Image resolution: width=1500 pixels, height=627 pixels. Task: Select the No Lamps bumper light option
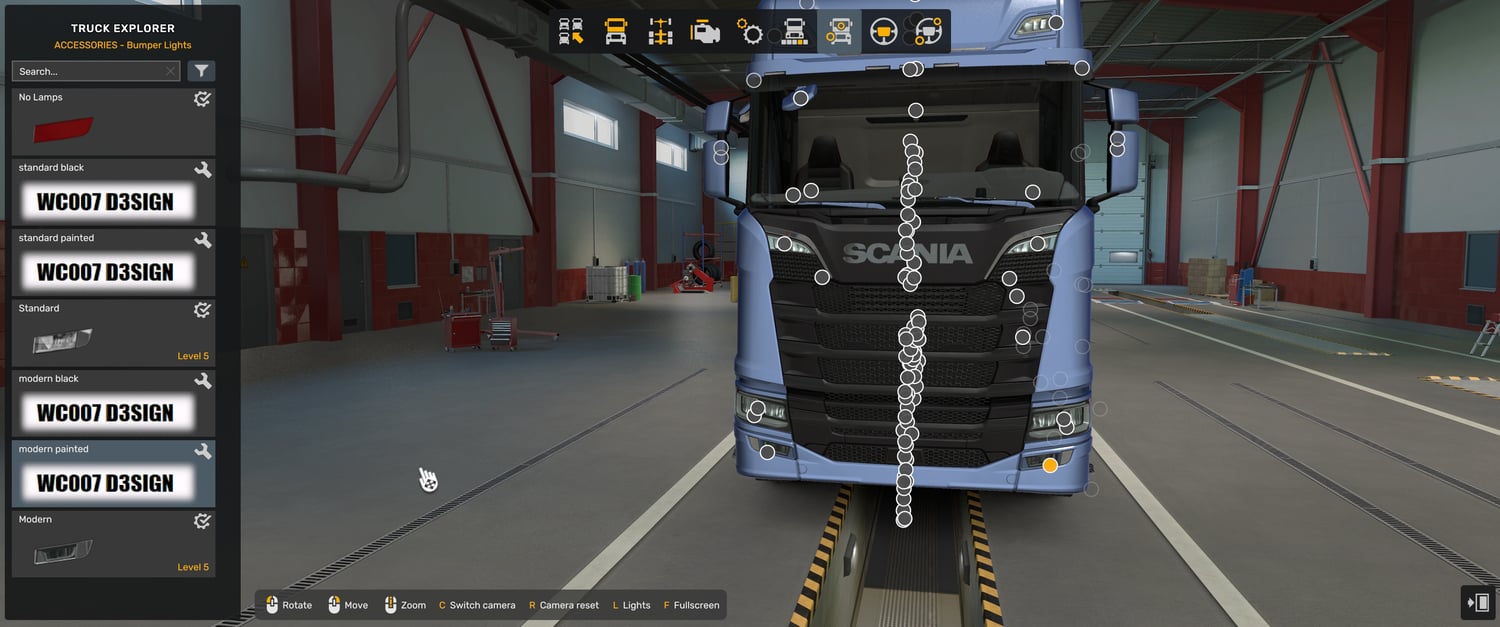click(113, 122)
